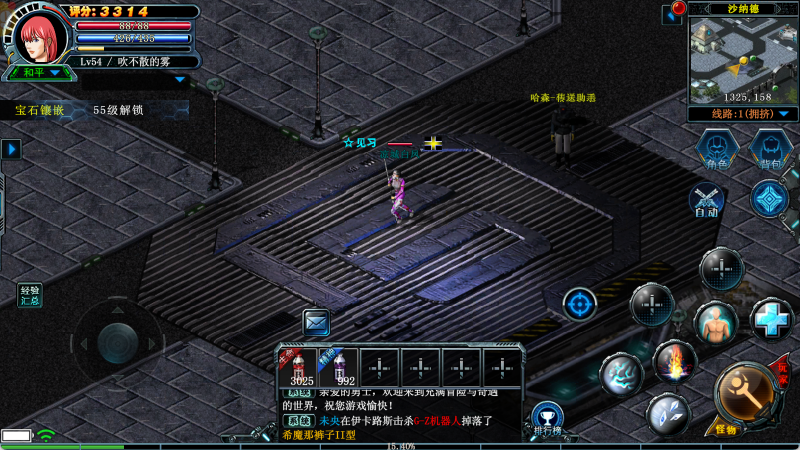
Task: Open the 经验汇总 experience summary
Action: click(30, 295)
